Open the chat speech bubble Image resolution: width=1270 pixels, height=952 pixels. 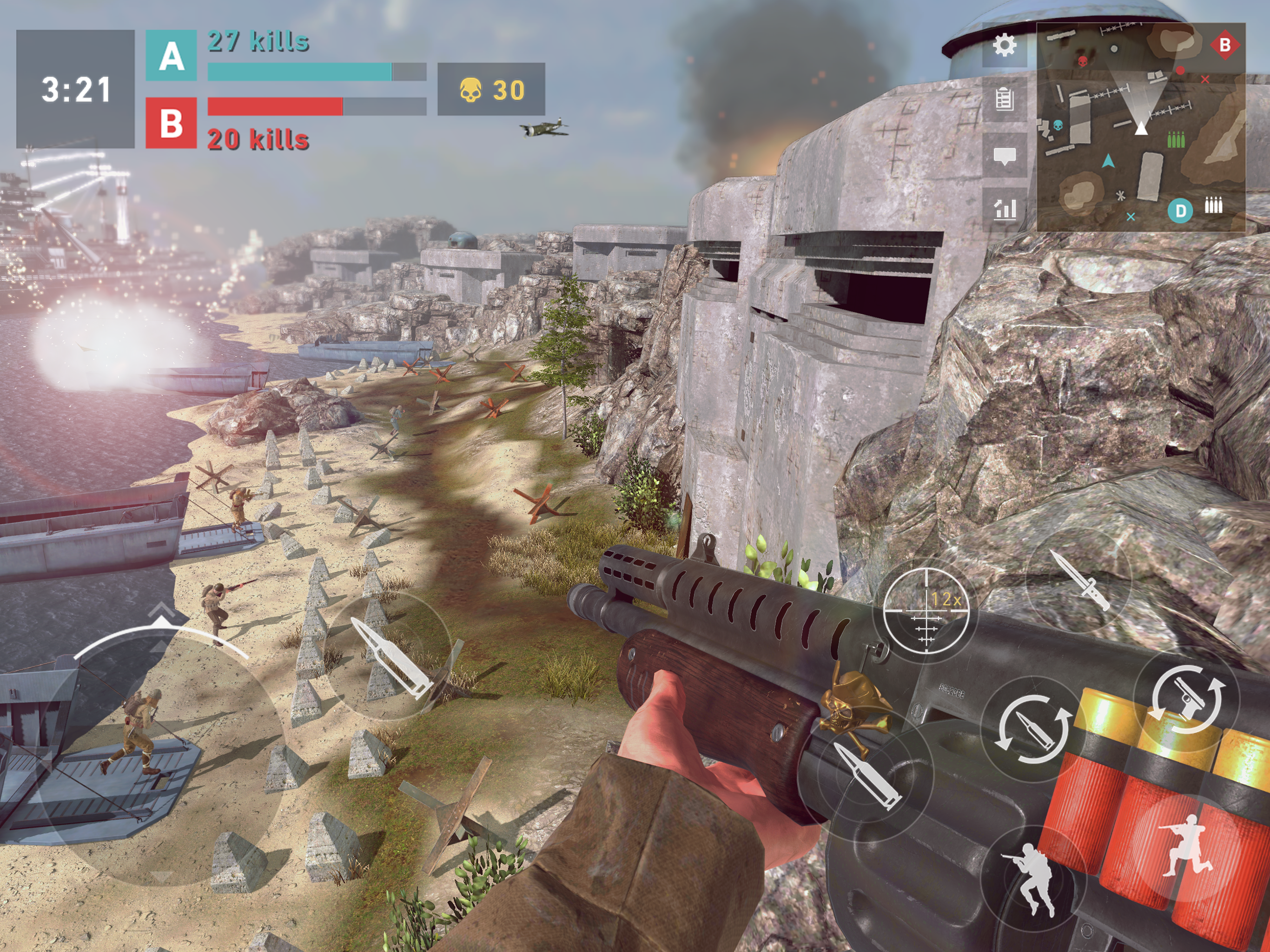(x=1004, y=155)
